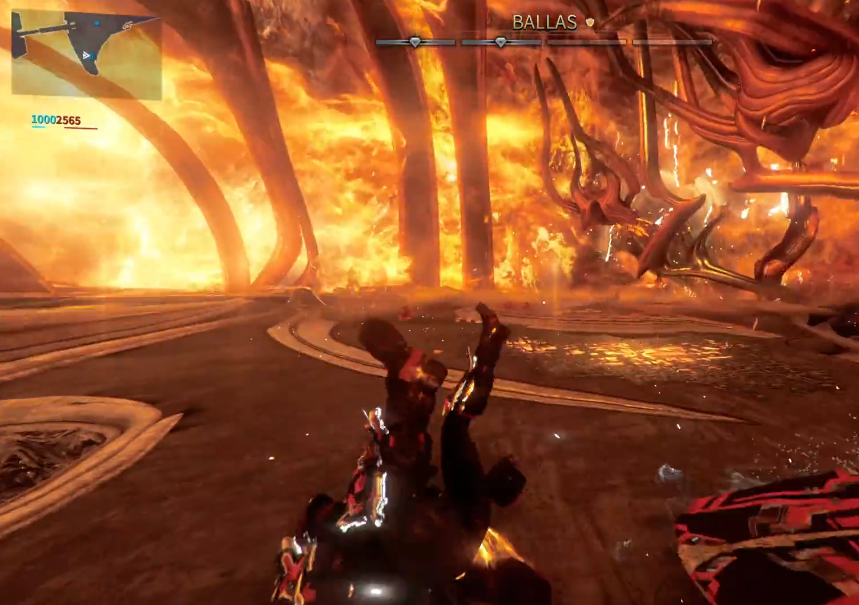Click the minimap panel
Viewport: 859px width, 605px height.
coord(86,54)
